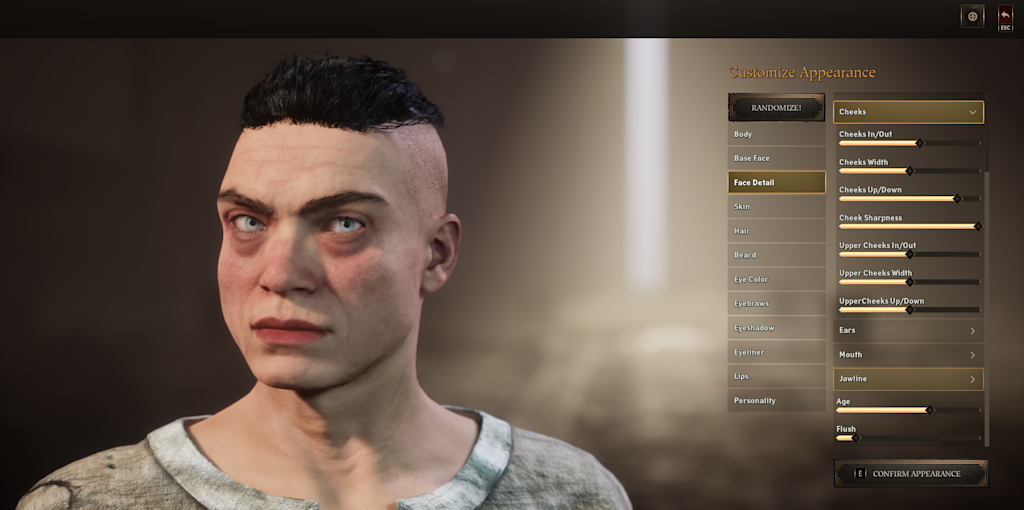Switch to the Eyeshadow category
This screenshot has height=510, width=1024.
point(776,328)
